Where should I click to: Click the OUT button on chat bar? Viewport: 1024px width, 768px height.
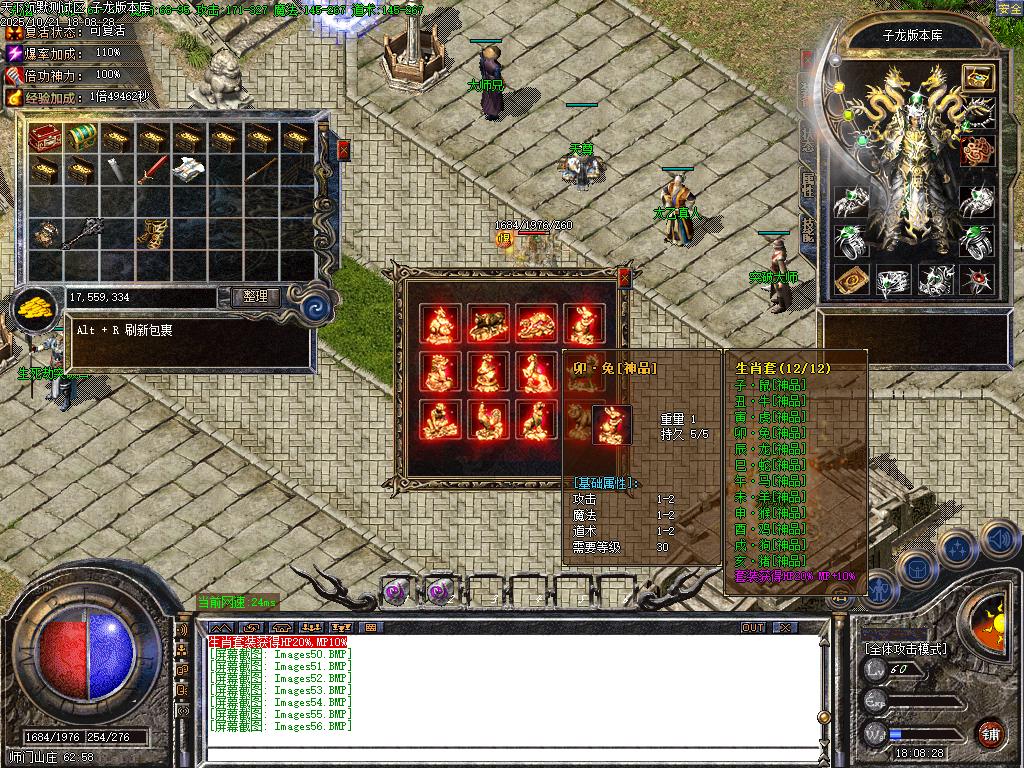coord(753,627)
